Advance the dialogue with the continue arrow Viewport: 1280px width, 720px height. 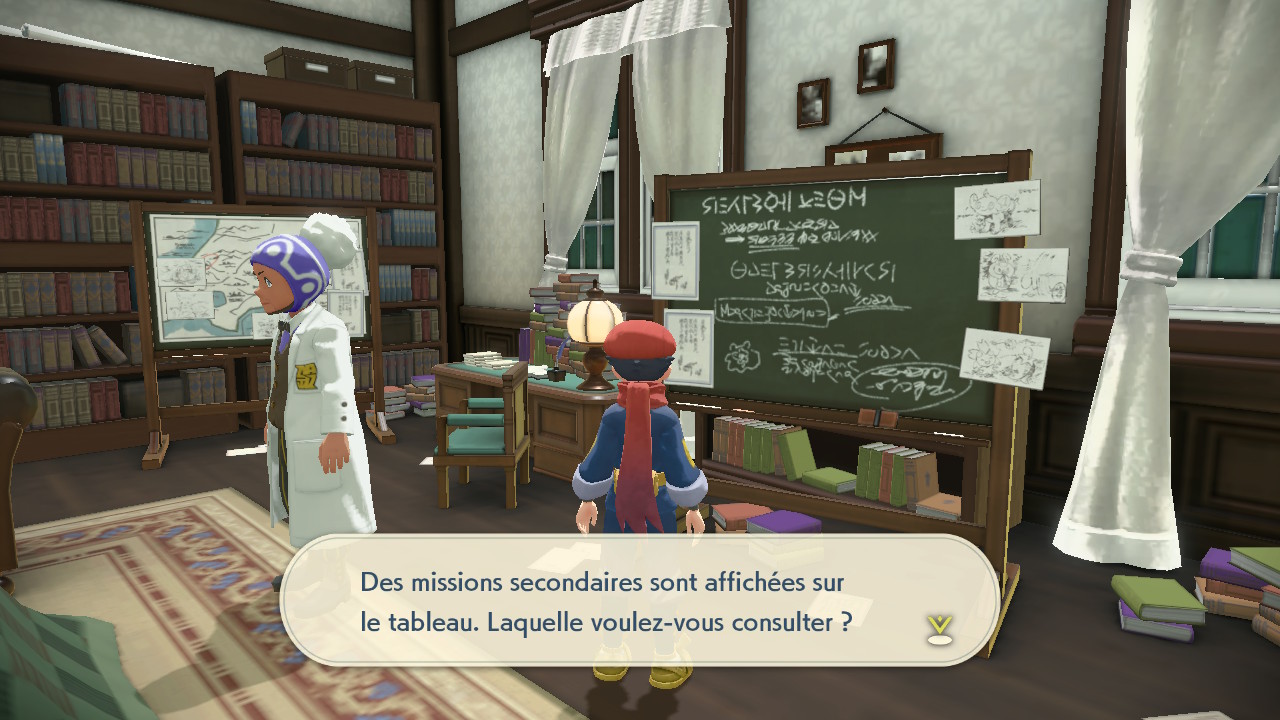pyautogui.click(x=938, y=629)
